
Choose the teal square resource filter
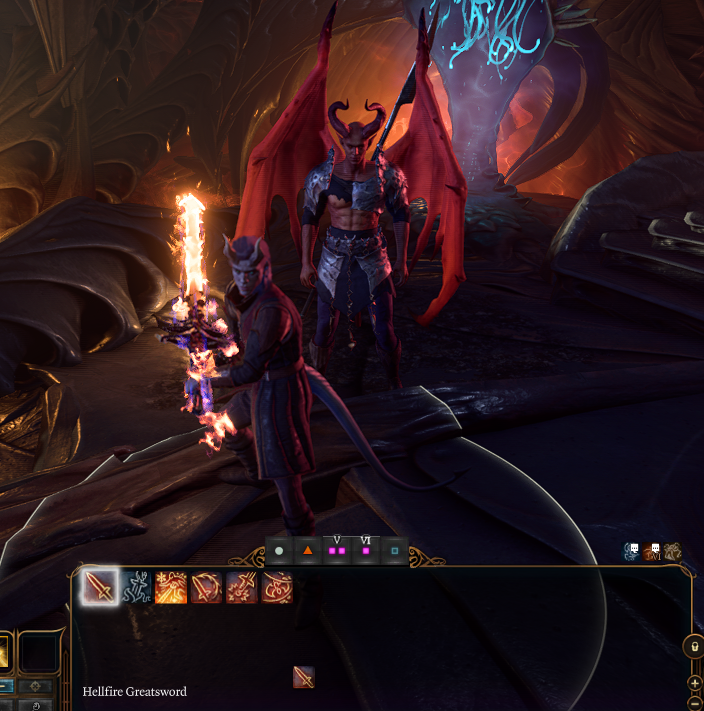395,551
